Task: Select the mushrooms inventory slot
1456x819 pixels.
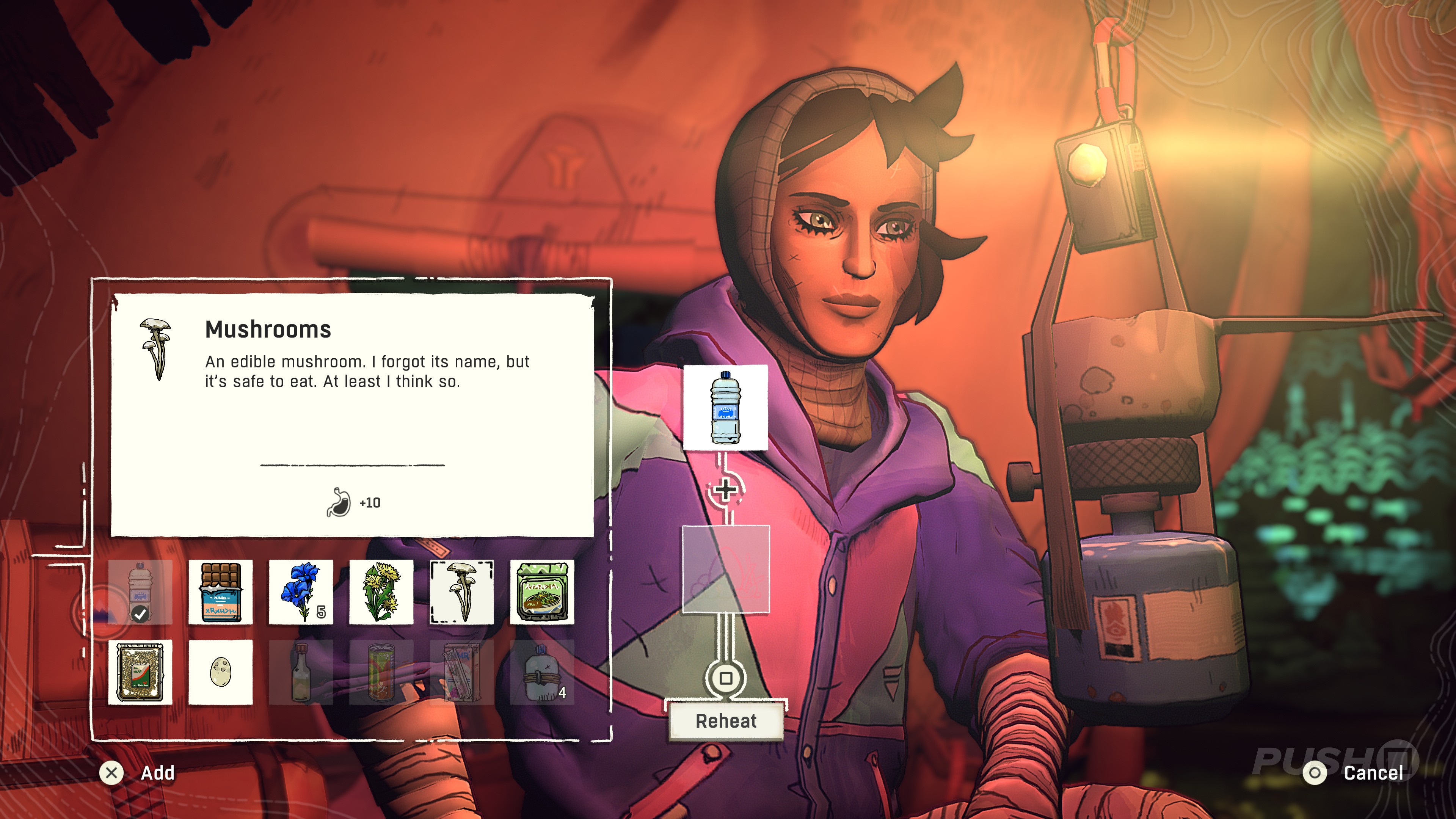Action: 461,592
